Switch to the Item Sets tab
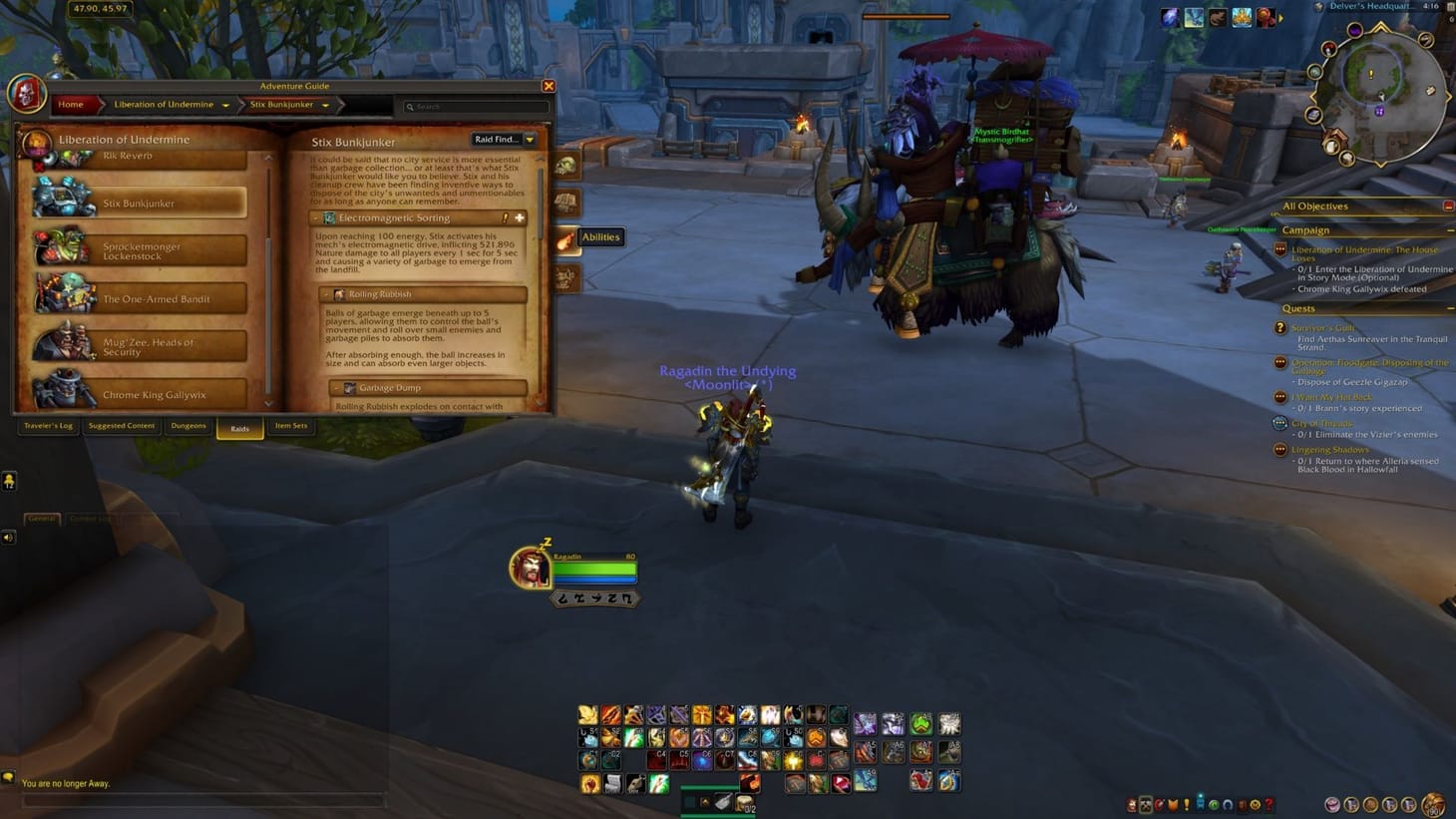The height and width of the screenshot is (819, 1456). click(291, 426)
